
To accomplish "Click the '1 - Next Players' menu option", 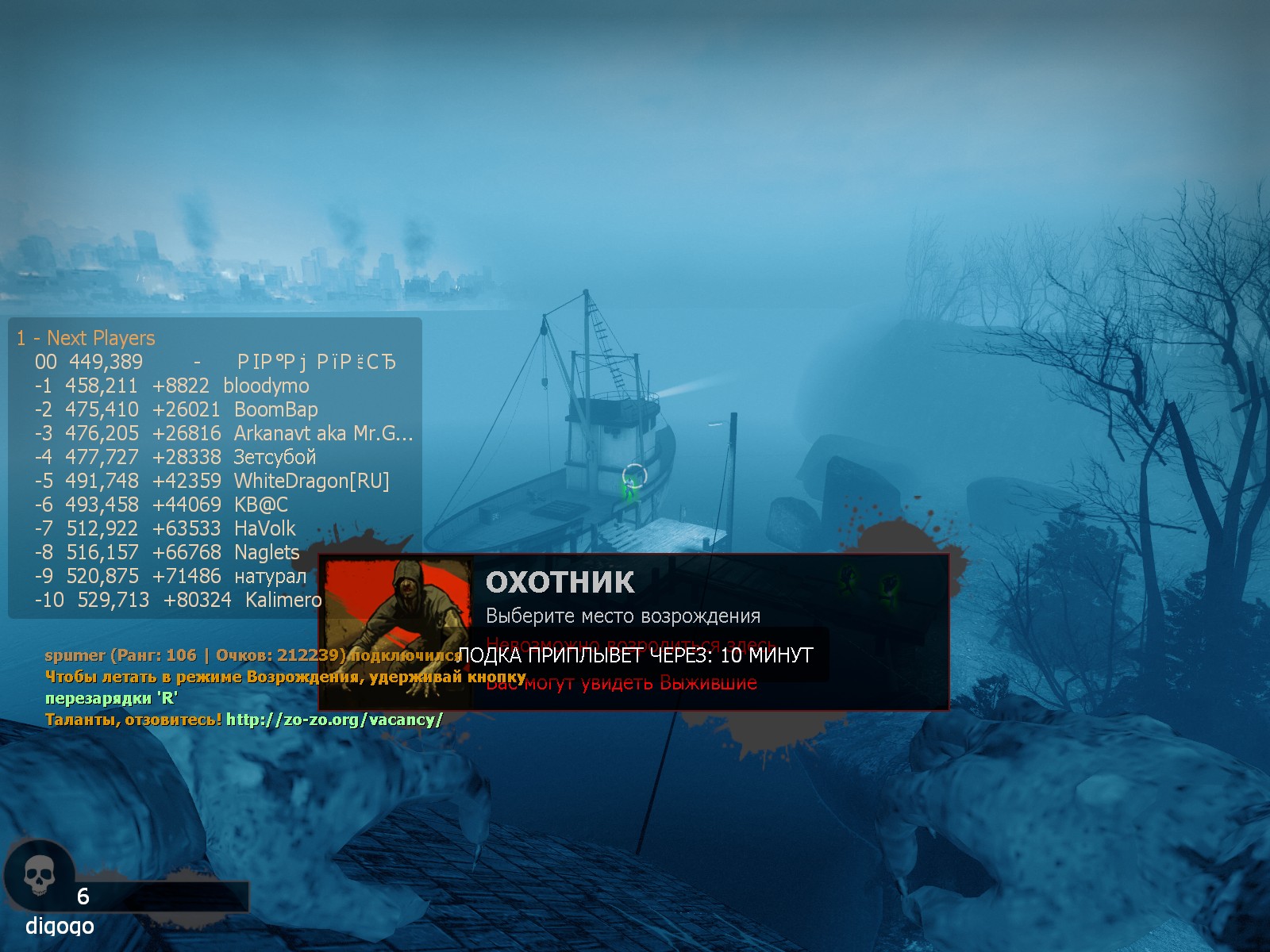I will 86,338.
